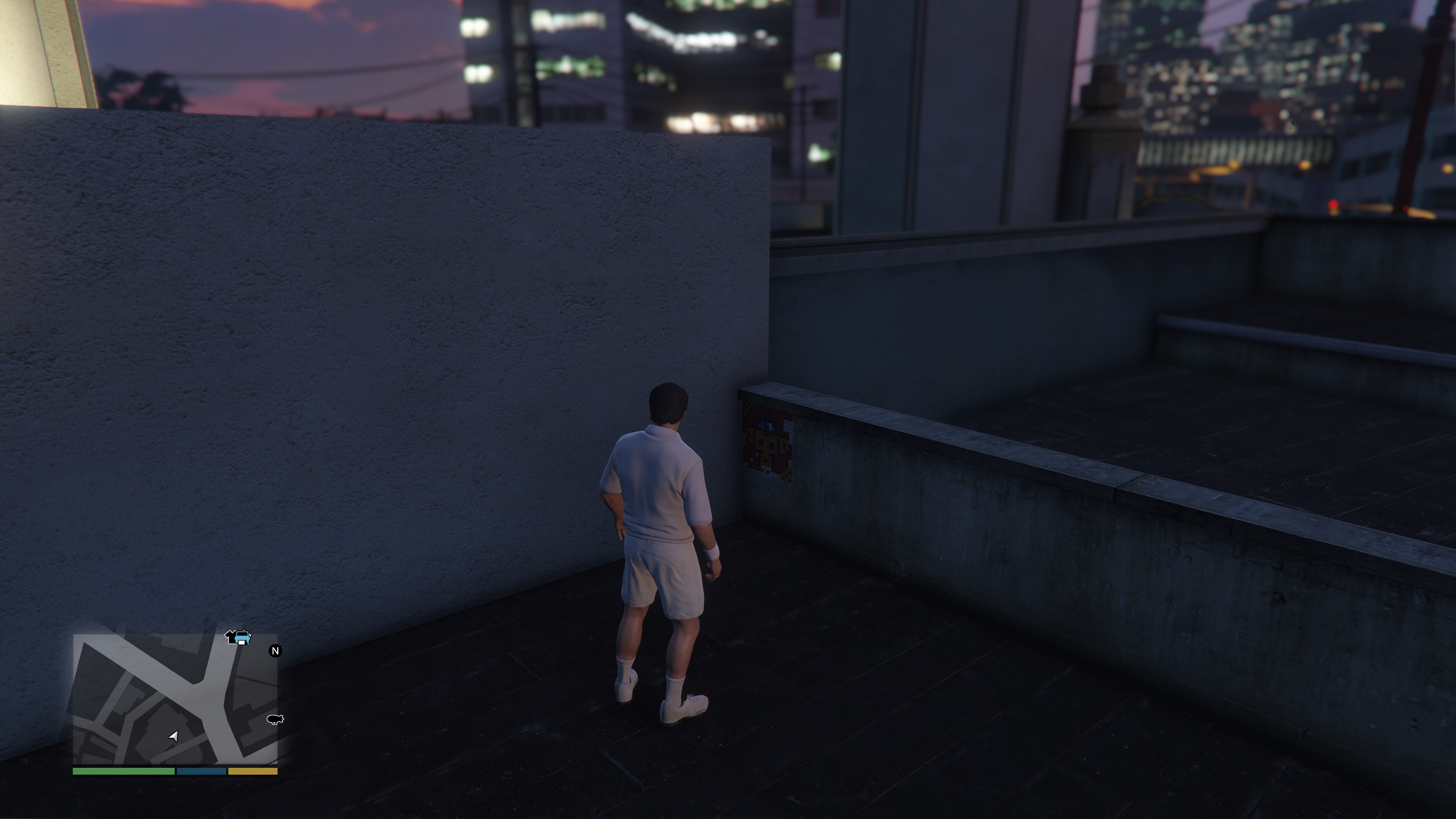Select the blimp marker on the minimap
This screenshot has height=819, width=1456.
click(275, 719)
